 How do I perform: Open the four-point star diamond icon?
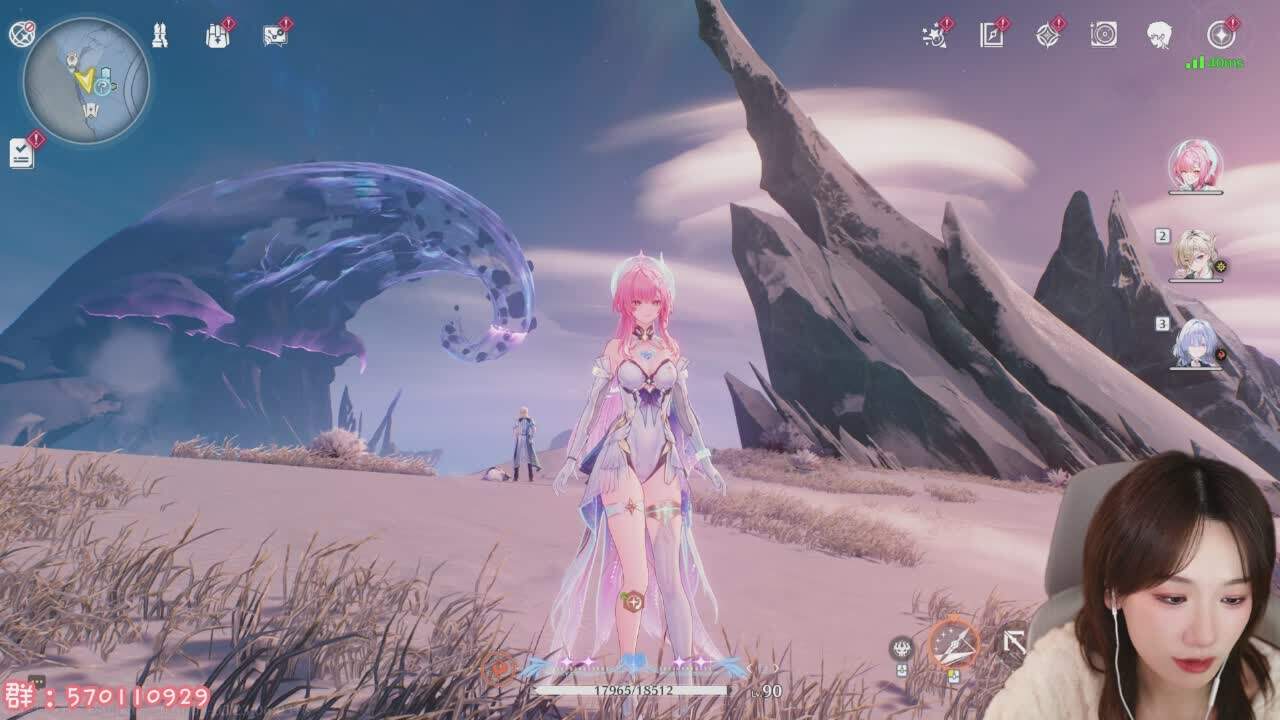[1047, 36]
